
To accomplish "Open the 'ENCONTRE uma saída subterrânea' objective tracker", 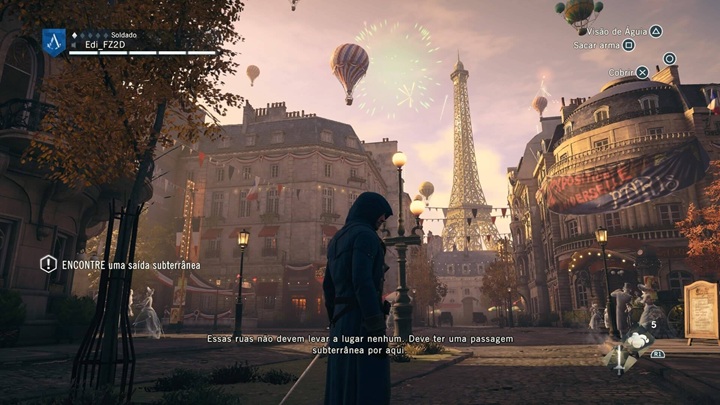I will click(119, 265).
